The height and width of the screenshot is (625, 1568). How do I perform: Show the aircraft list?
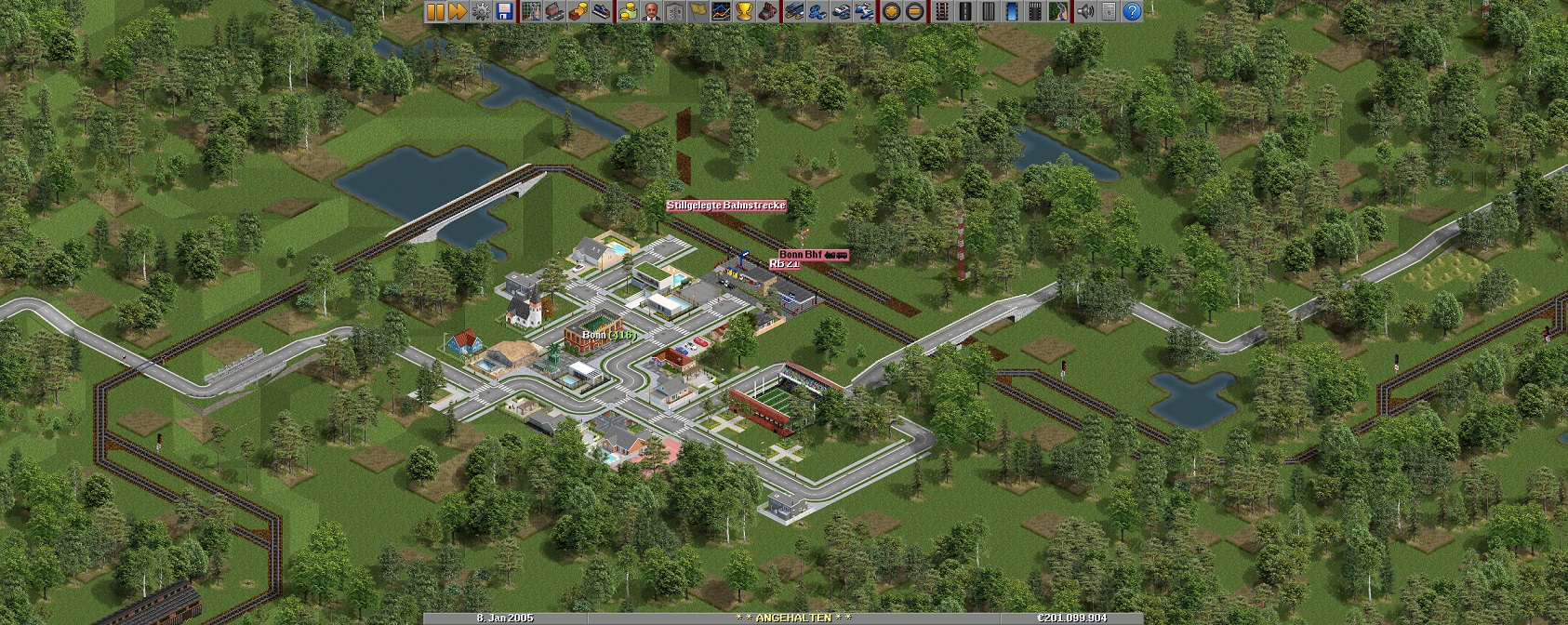coord(863,11)
